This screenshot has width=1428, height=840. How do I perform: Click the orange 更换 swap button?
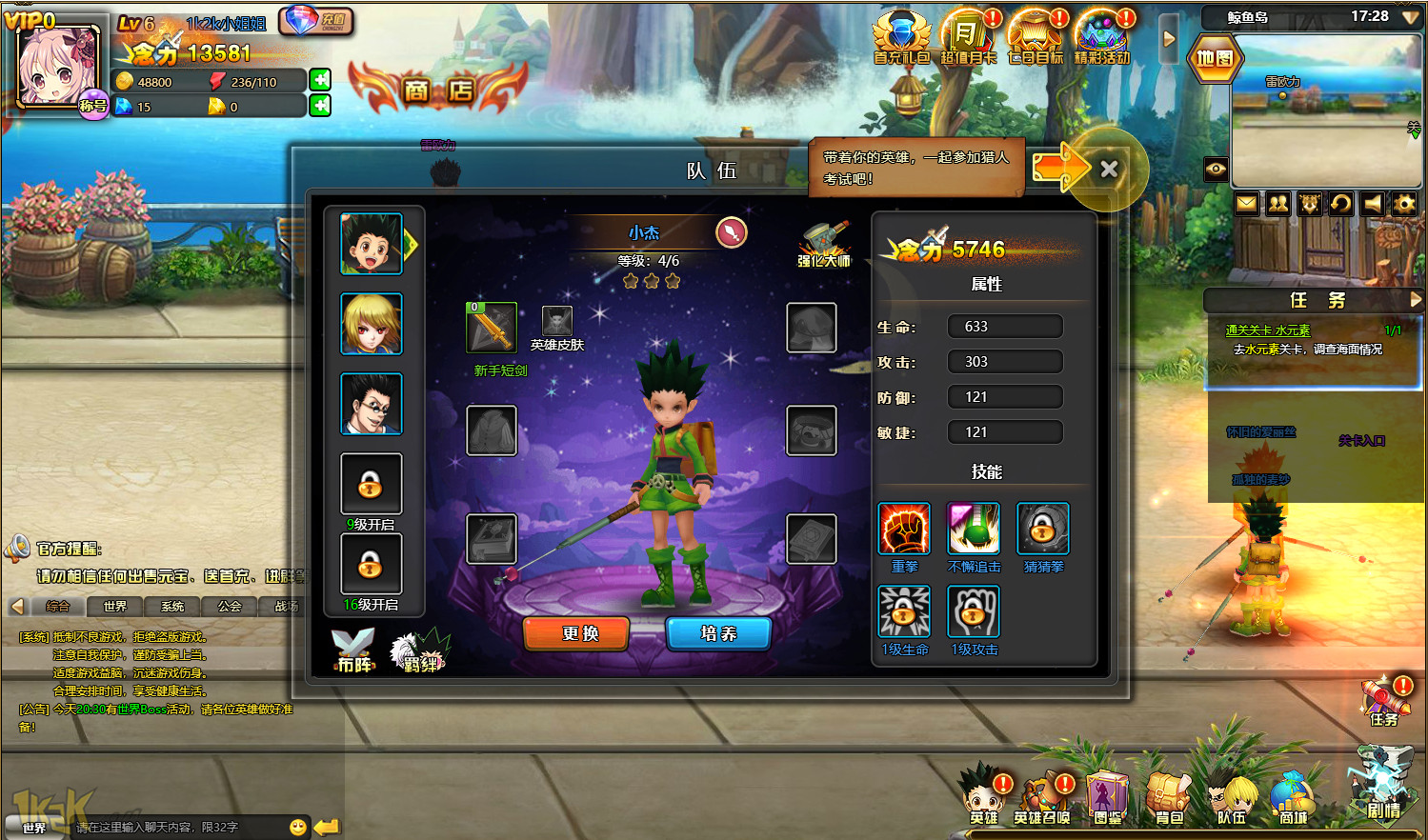pyautogui.click(x=576, y=633)
